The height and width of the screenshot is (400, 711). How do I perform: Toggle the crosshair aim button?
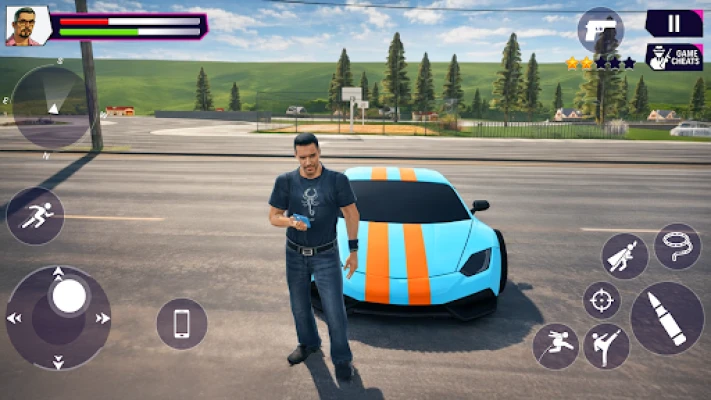tap(602, 299)
